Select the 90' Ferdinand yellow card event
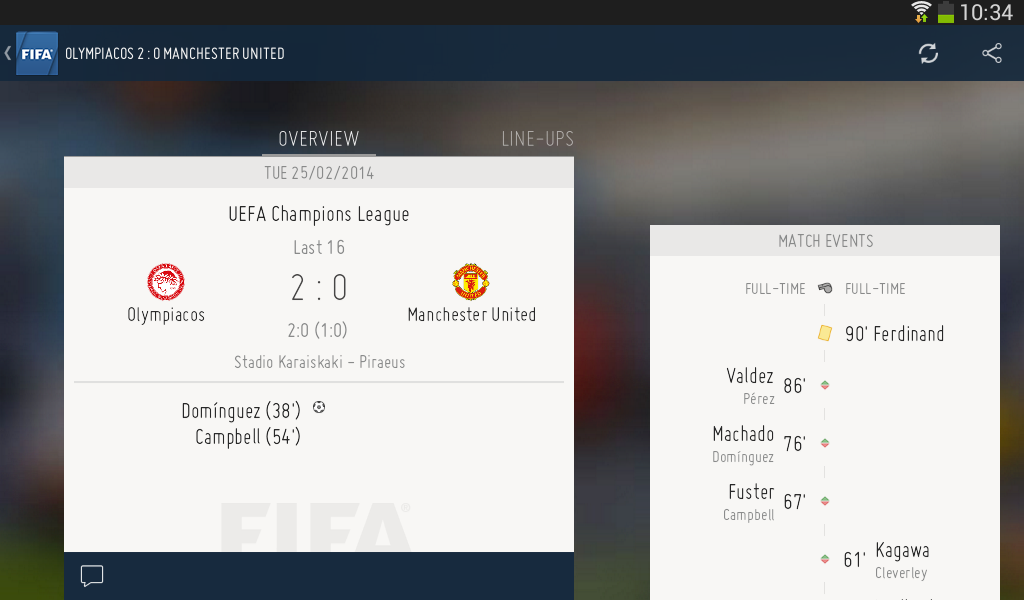This screenshot has width=1024, height=600. (x=894, y=334)
